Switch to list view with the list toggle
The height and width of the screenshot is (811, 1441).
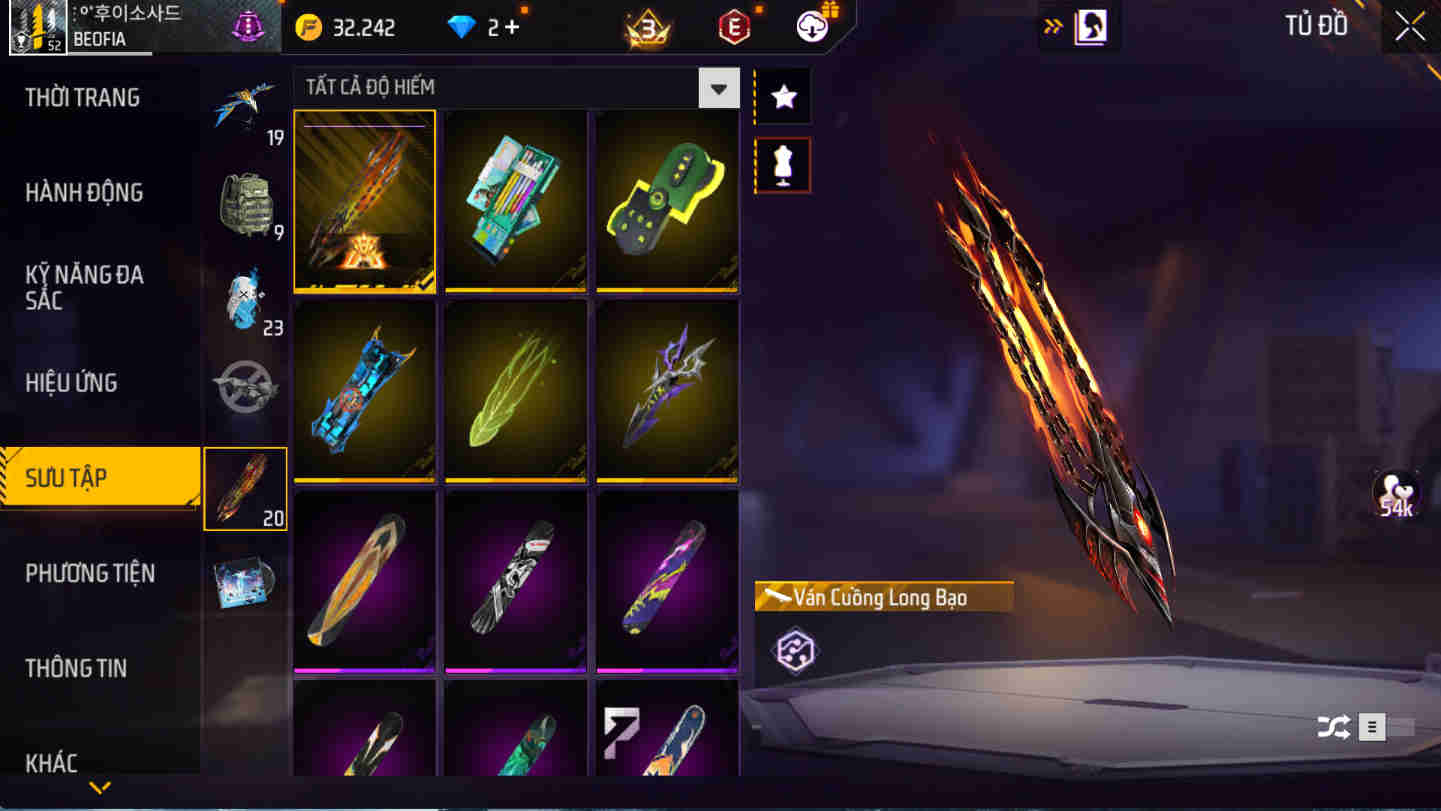(x=1371, y=729)
